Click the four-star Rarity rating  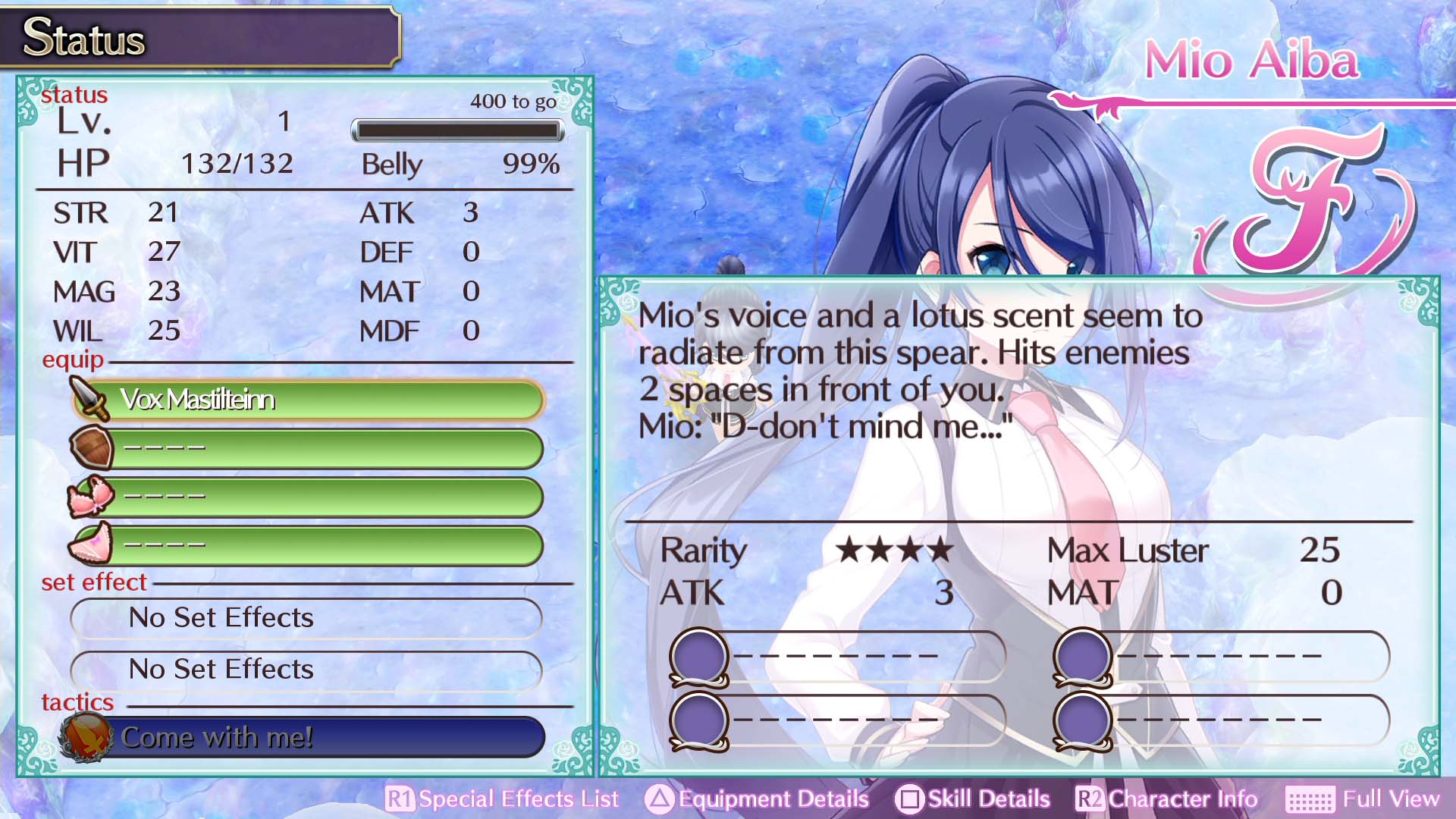(x=893, y=550)
